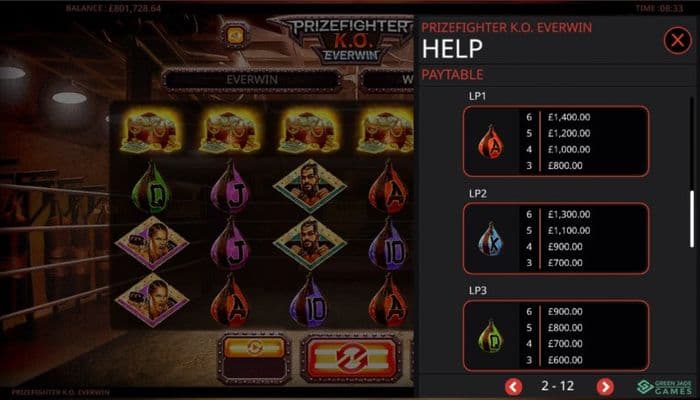The height and width of the screenshot is (400, 700).
Task: Start autoplay with the small play button
Action: pyautogui.click(x=254, y=348)
